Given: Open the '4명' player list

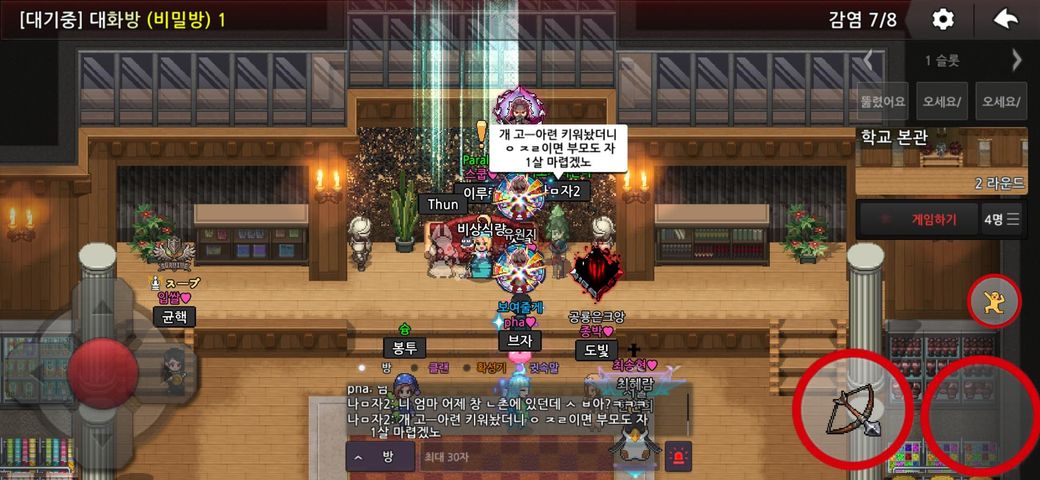Looking at the screenshot, I should click(1002, 219).
